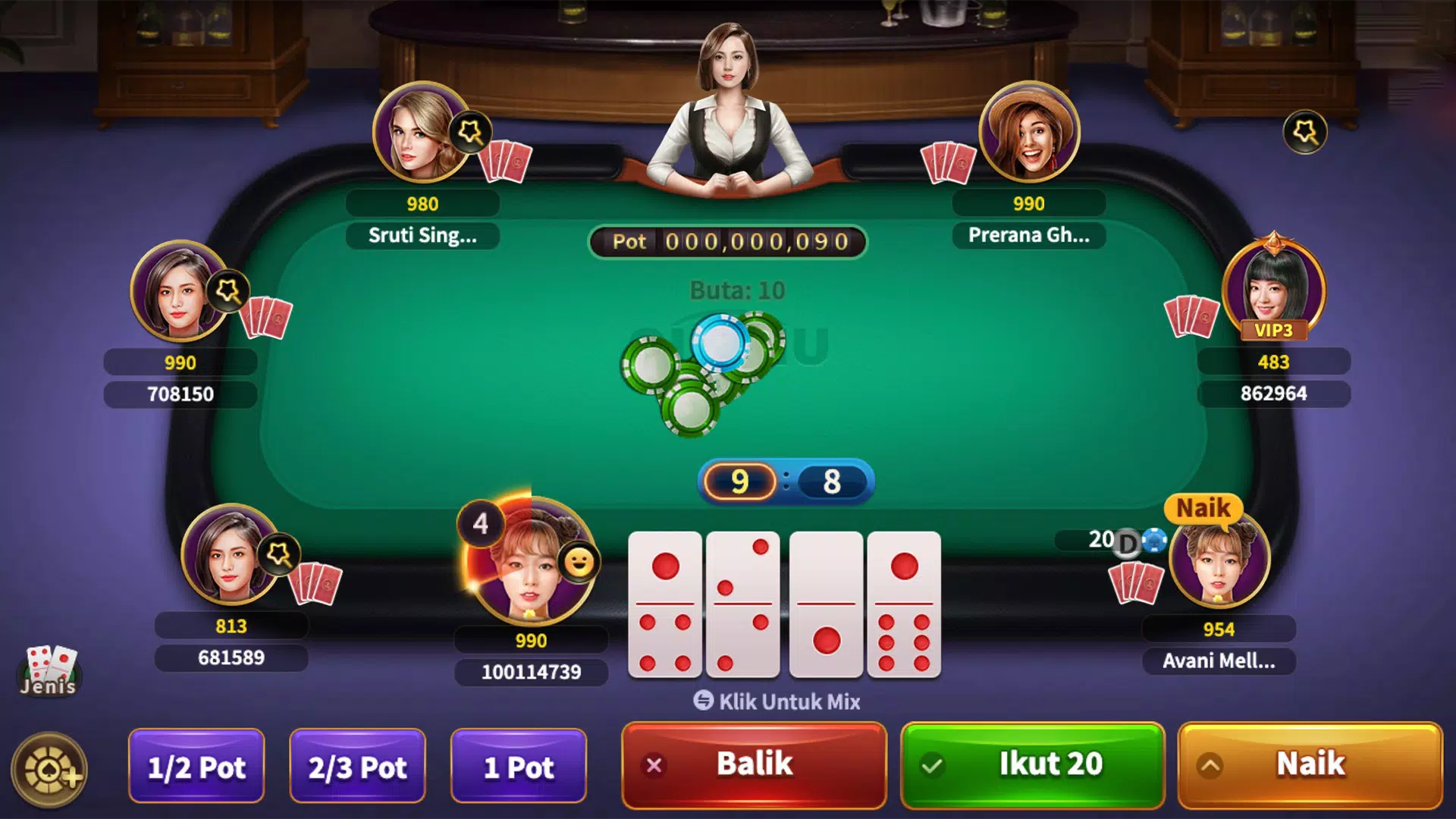This screenshot has height=819, width=1456.
Task: Raise using the Naik button
Action: 1310,764
